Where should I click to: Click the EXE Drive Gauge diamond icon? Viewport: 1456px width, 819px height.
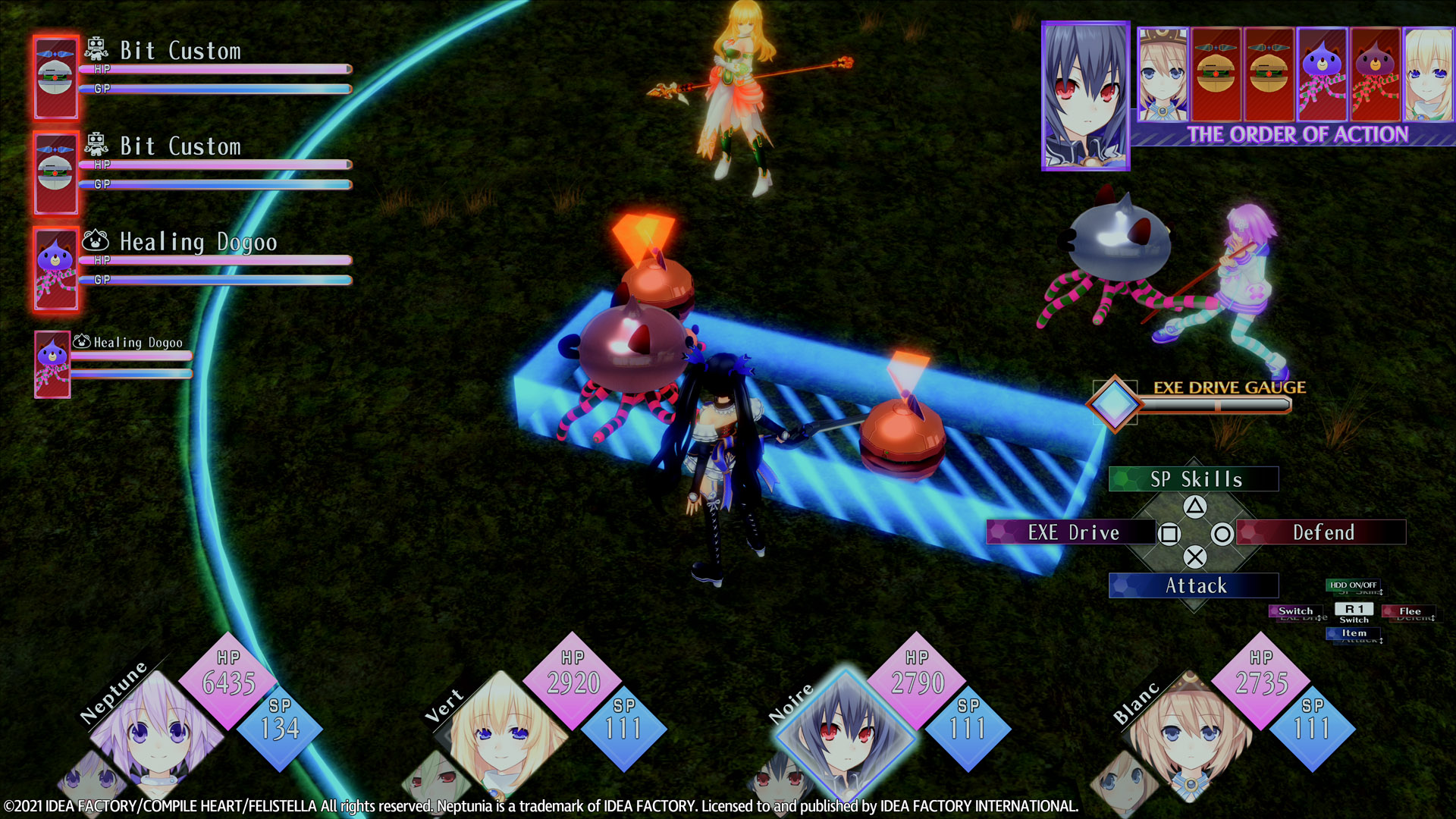(1113, 403)
